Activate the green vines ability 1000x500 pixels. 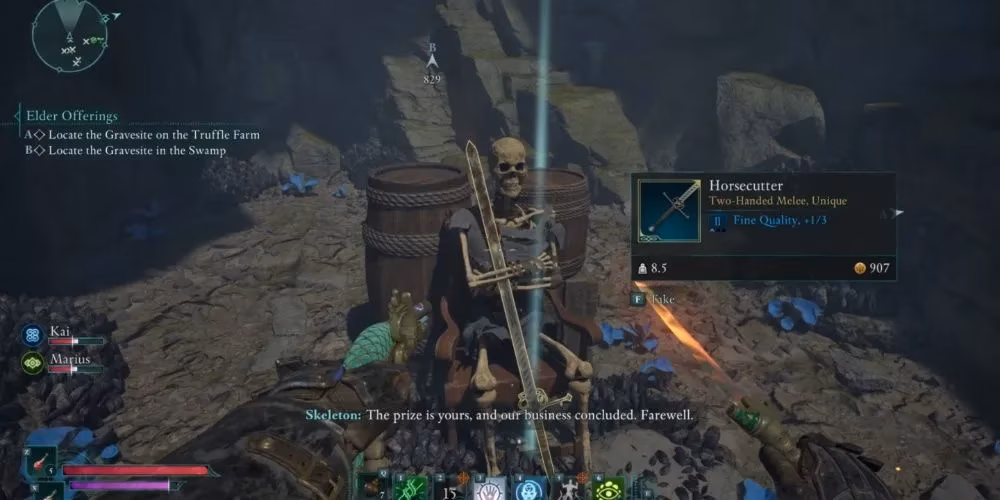(x=409, y=486)
